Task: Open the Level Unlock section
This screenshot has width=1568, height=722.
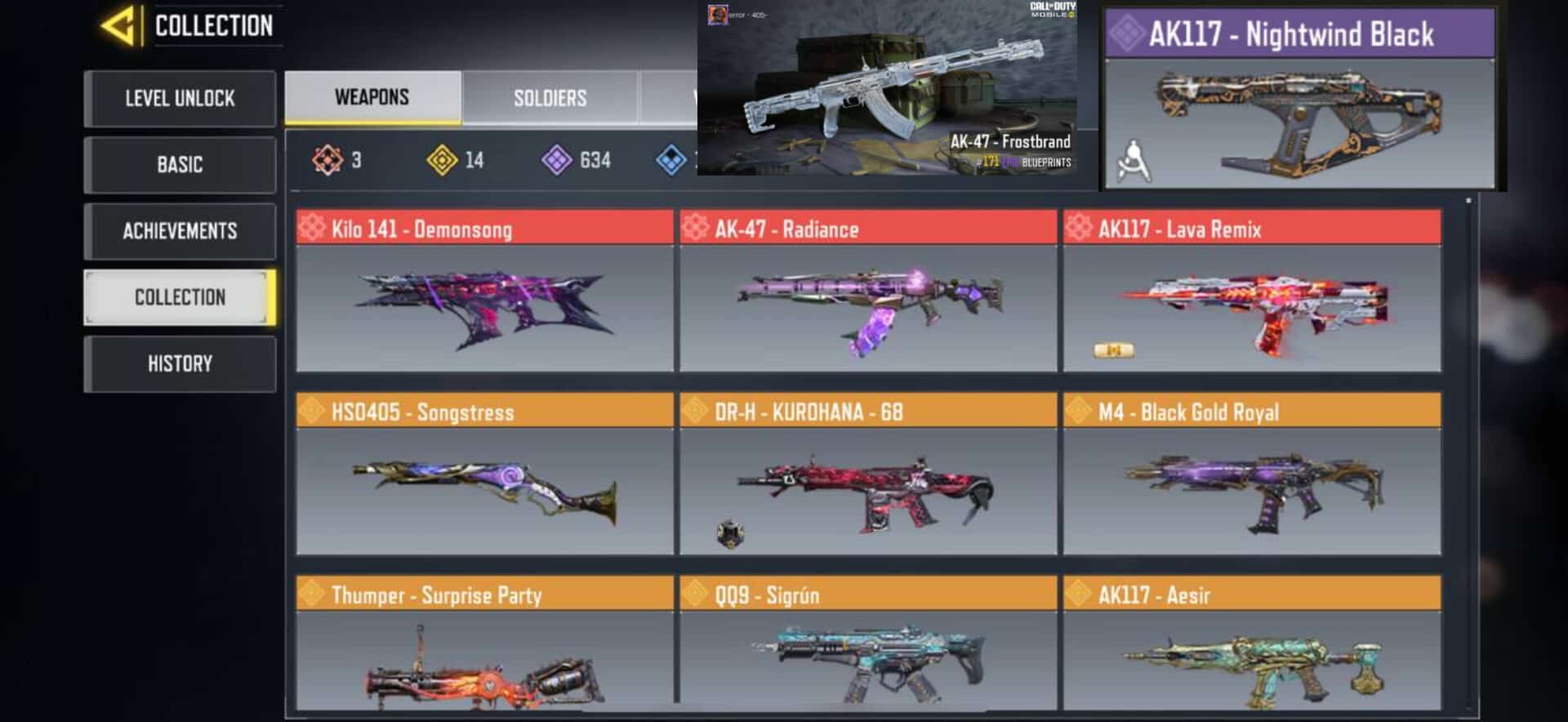Action: click(180, 99)
